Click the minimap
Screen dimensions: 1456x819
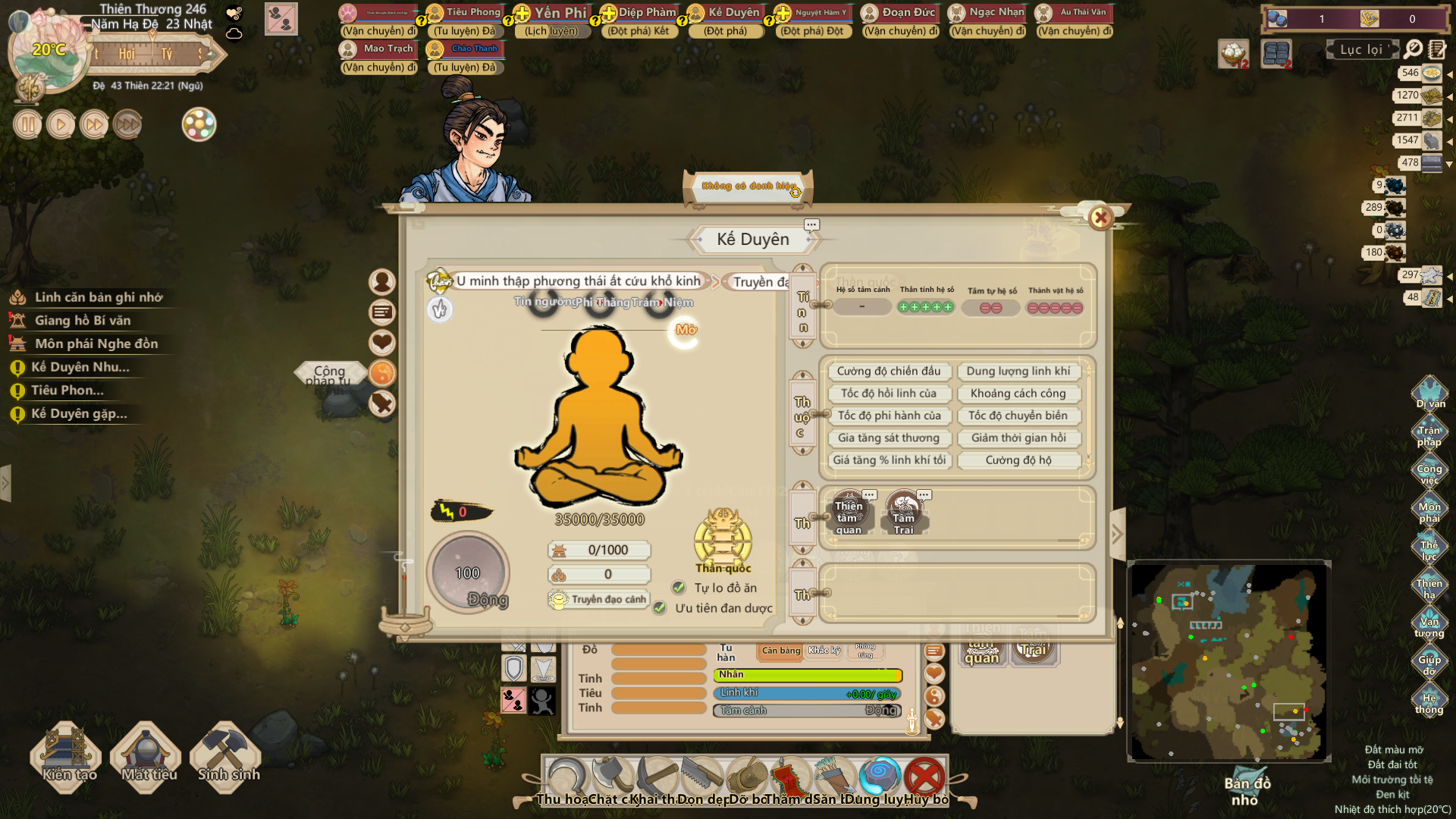(x=1228, y=661)
